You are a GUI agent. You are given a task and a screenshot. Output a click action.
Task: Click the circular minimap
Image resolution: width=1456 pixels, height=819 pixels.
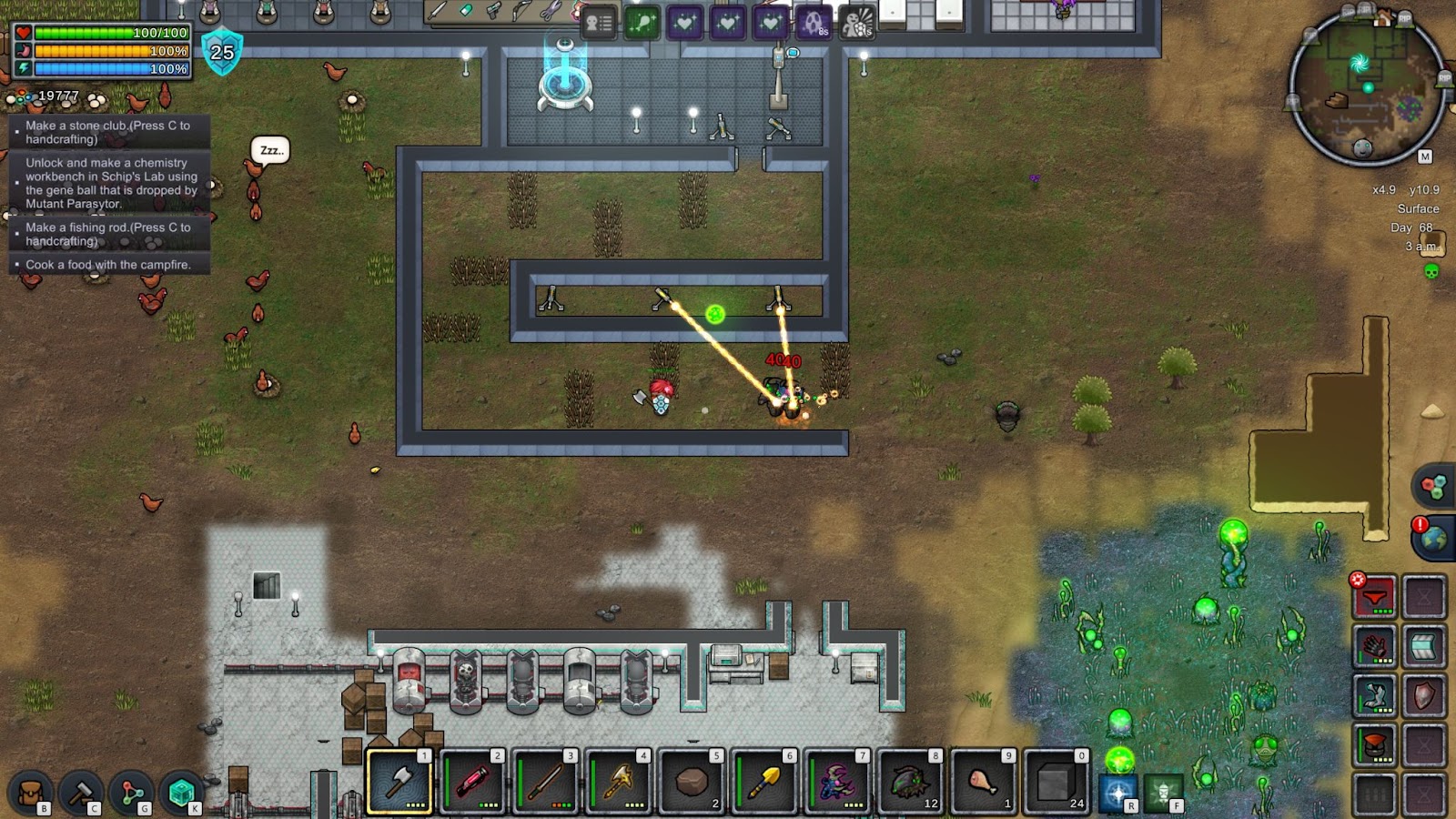1367,88
